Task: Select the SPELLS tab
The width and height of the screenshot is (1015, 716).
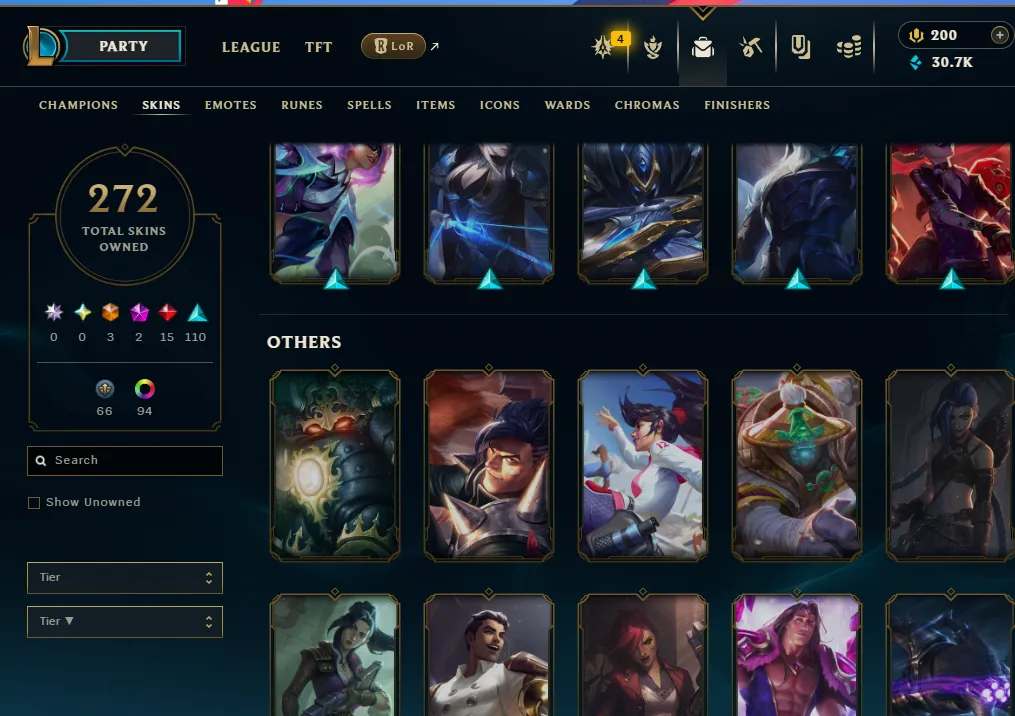Action: [x=369, y=105]
